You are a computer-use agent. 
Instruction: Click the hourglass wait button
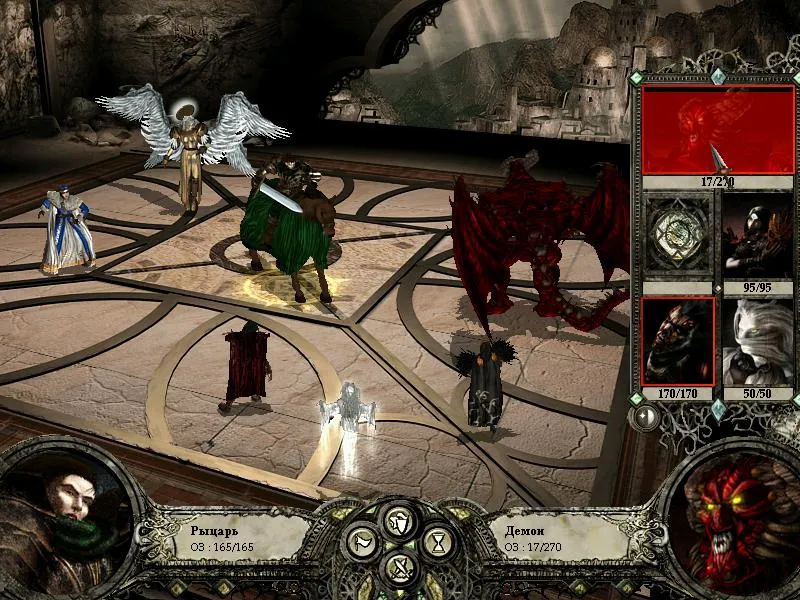pos(439,545)
